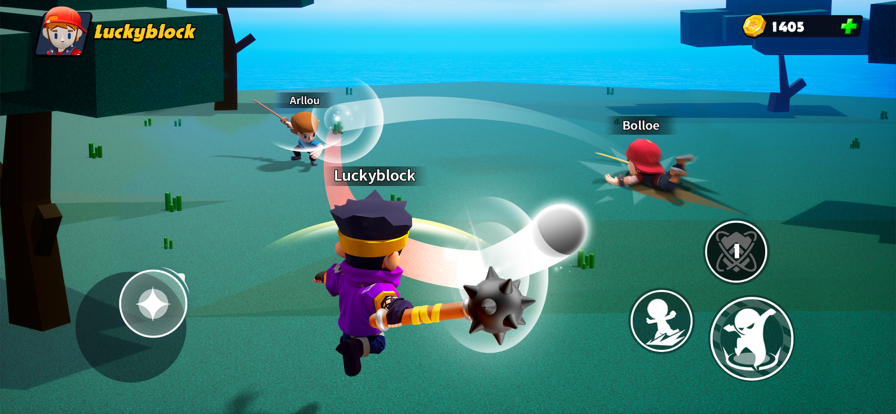Image resolution: width=896 pixels, height=414 pixels.
Task: Tap the virtual movement joystick knob
Action: pyautogui.click(x=153, y=303)
